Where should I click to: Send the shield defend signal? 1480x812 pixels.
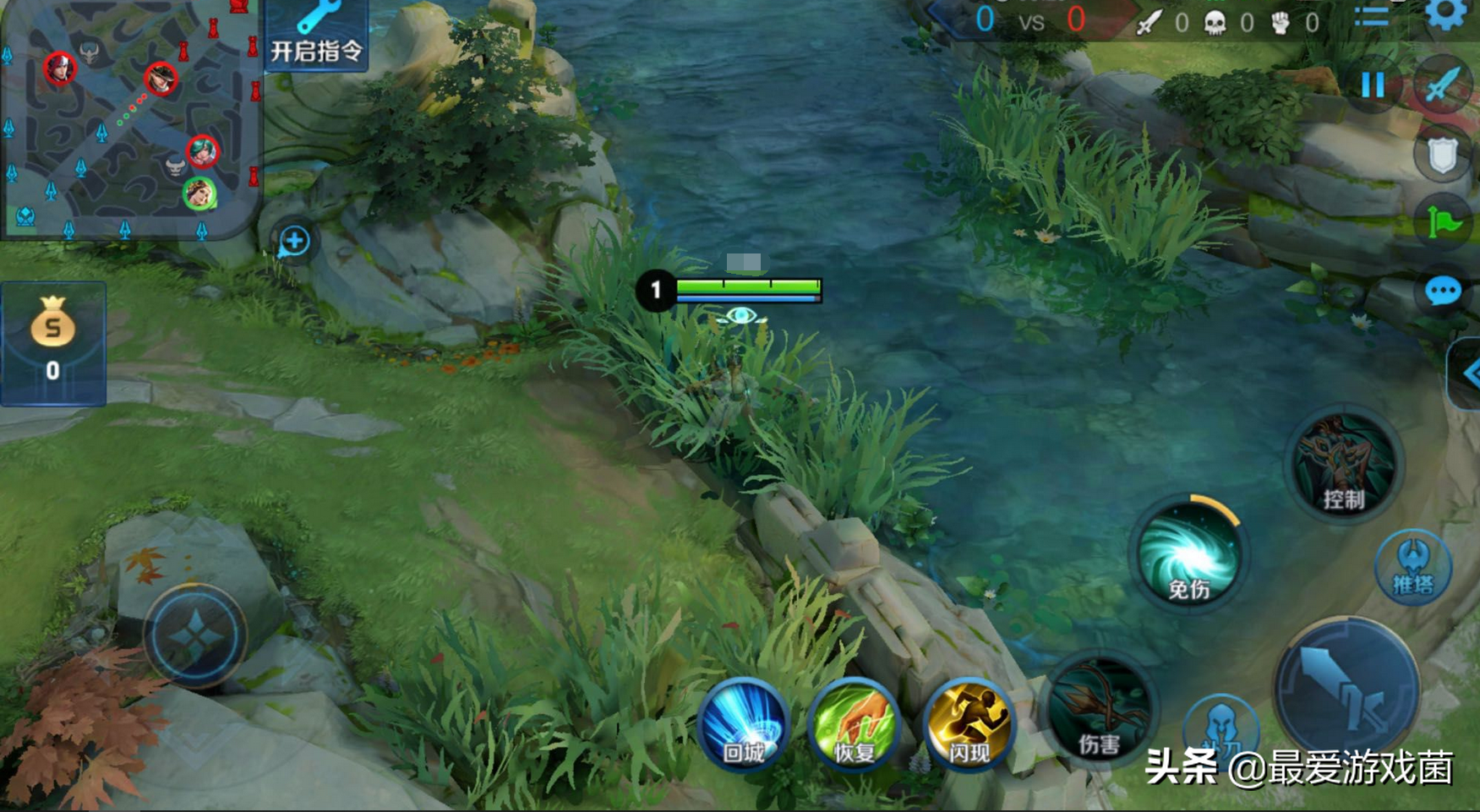tap(1442, 155)
